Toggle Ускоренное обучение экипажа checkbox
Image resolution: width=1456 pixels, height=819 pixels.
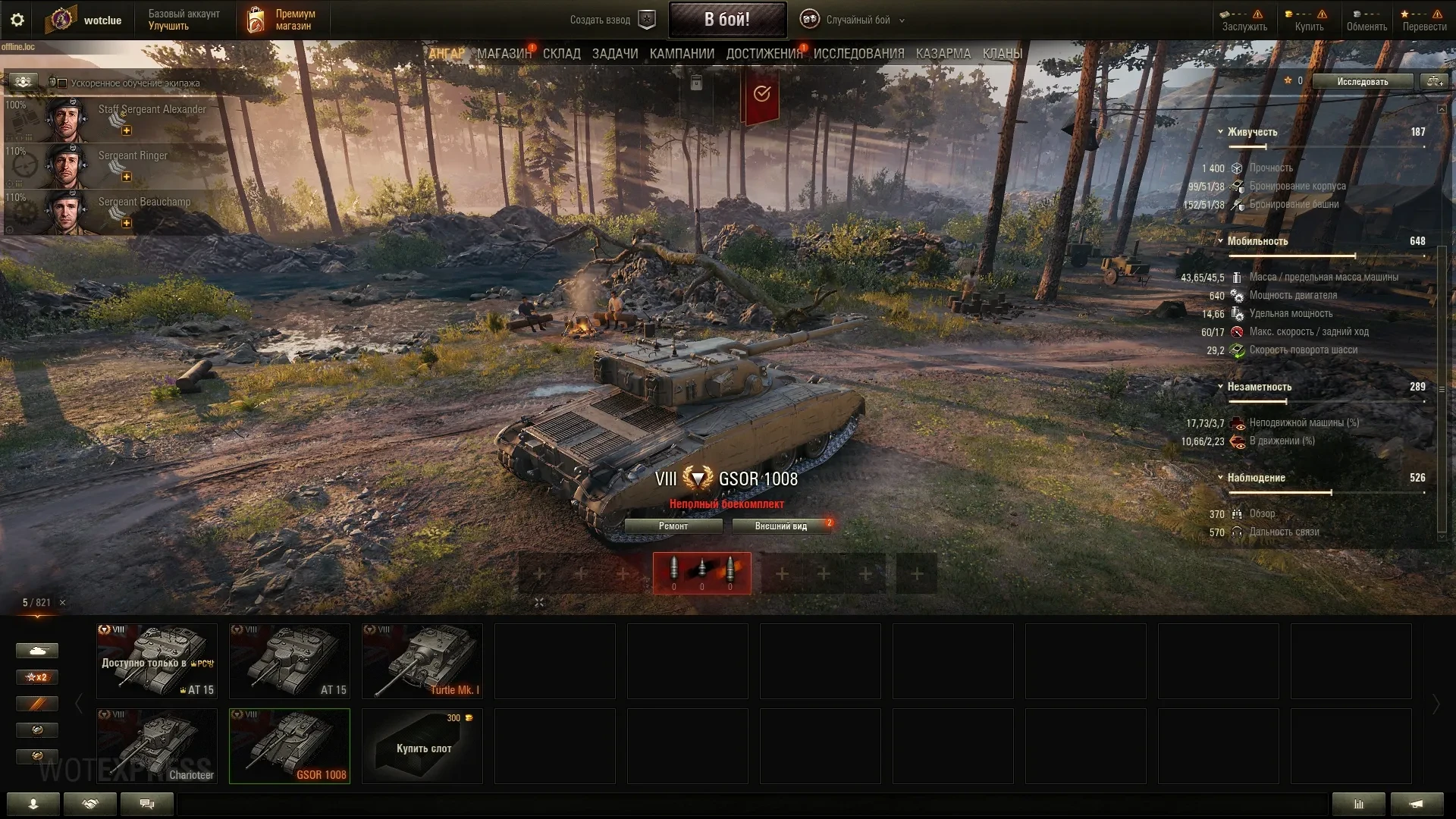coord(63,83)
